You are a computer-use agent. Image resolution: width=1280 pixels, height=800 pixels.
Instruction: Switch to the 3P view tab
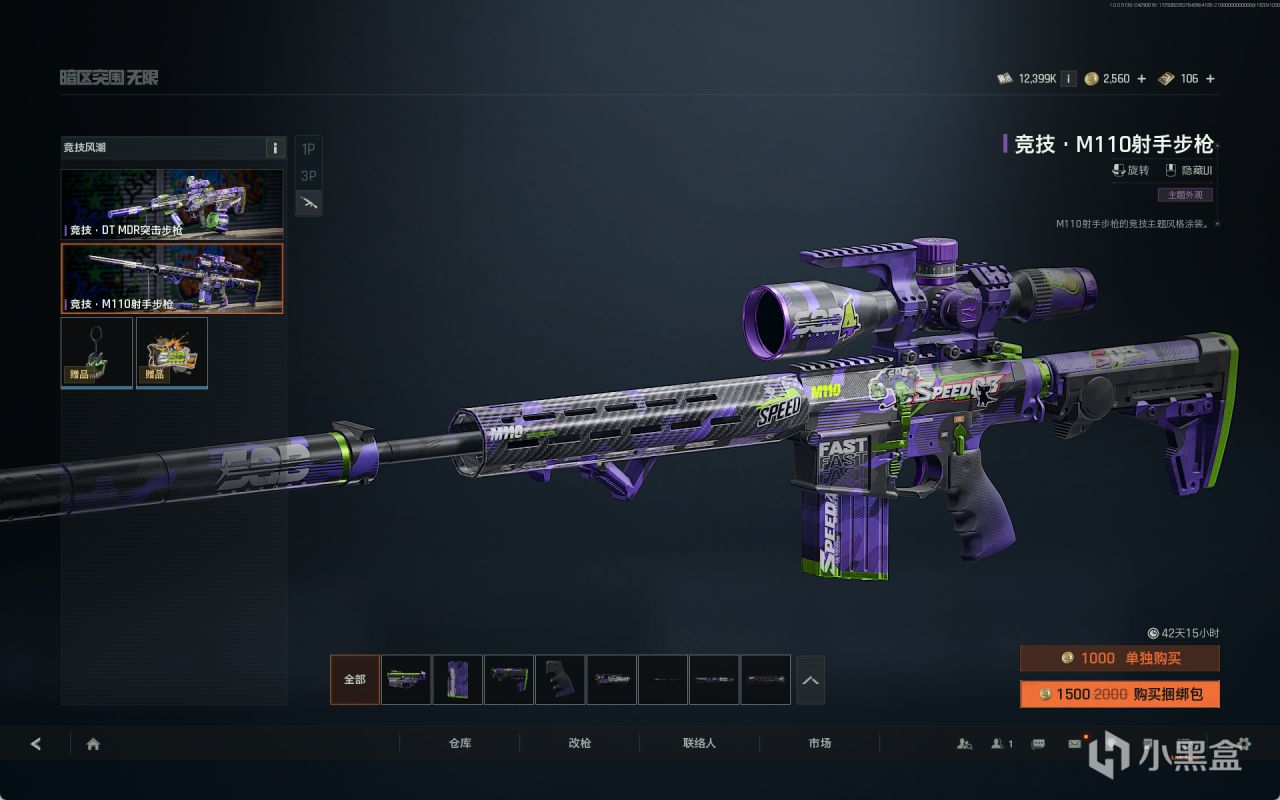click(309, 176)
